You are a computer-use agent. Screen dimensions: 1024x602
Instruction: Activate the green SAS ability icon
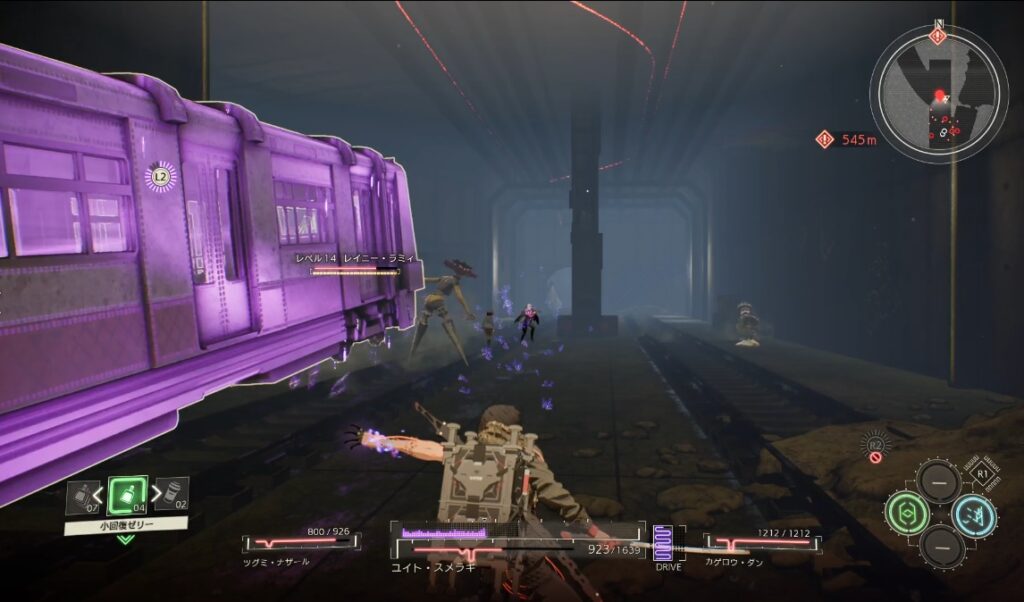click(x=905, y=513)
